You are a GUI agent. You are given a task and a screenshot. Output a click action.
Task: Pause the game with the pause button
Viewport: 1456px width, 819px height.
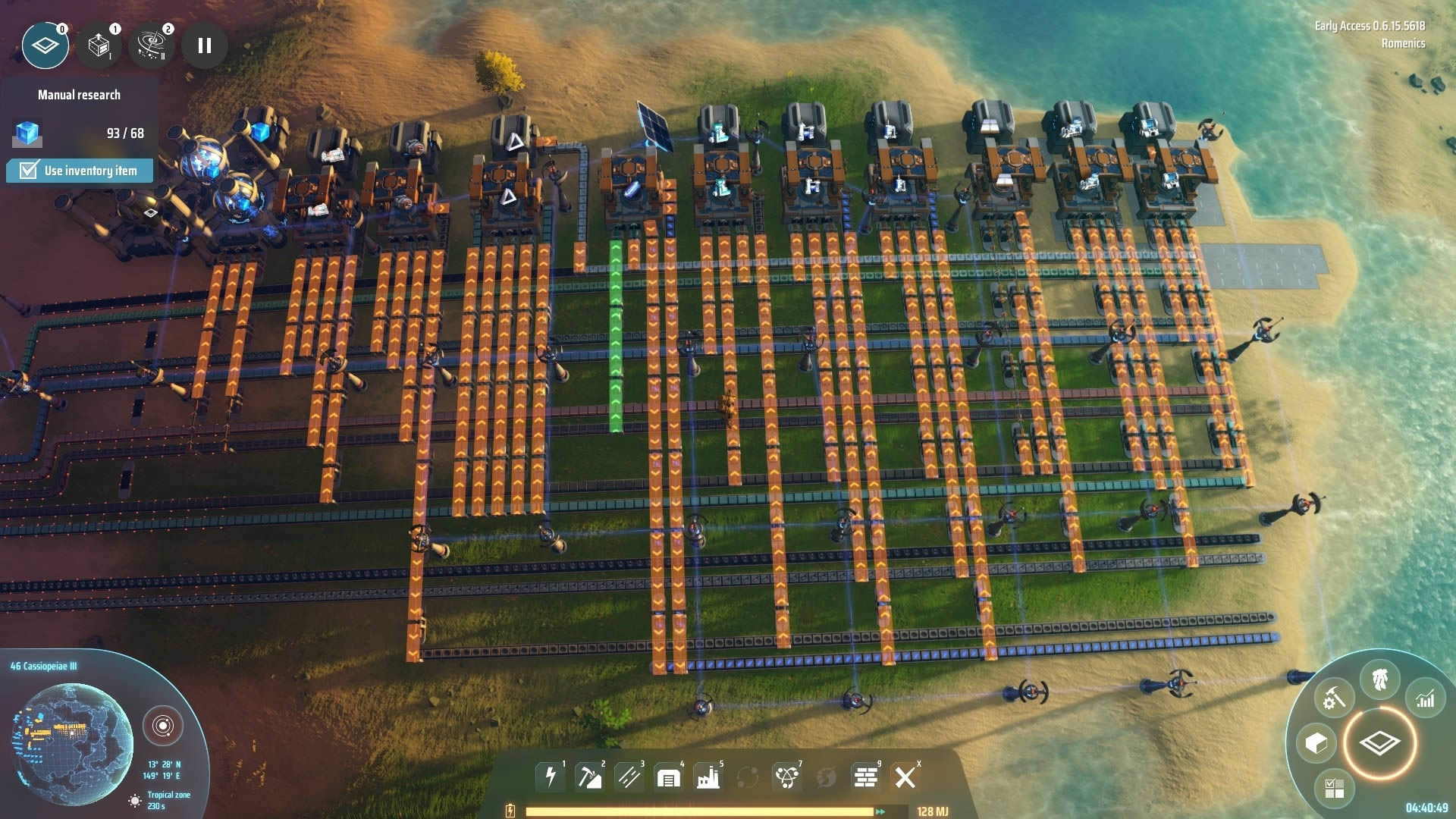click(x=205, y=45)
